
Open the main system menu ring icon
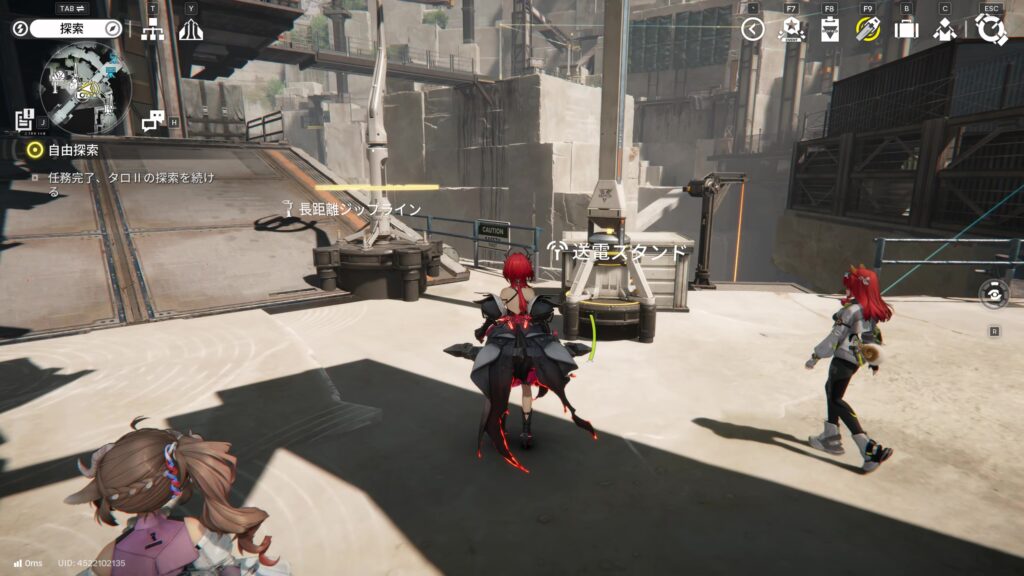pyautogui.click(x=991, y=29)
